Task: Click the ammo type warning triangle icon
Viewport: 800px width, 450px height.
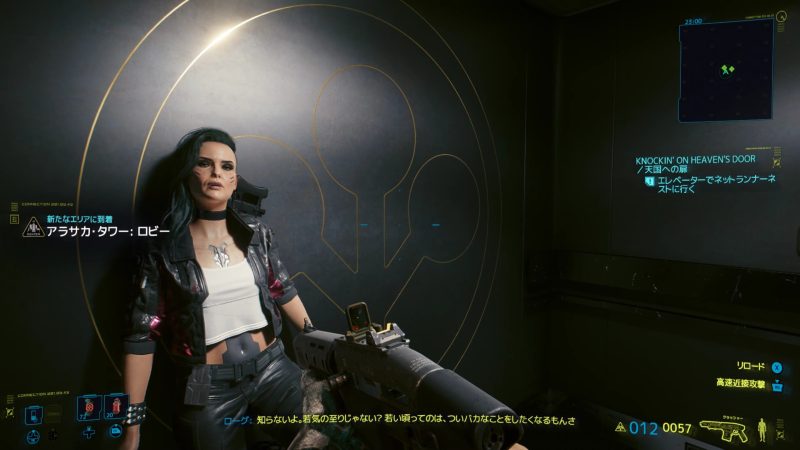Action: pyautogui.click(x=621, y=428)
